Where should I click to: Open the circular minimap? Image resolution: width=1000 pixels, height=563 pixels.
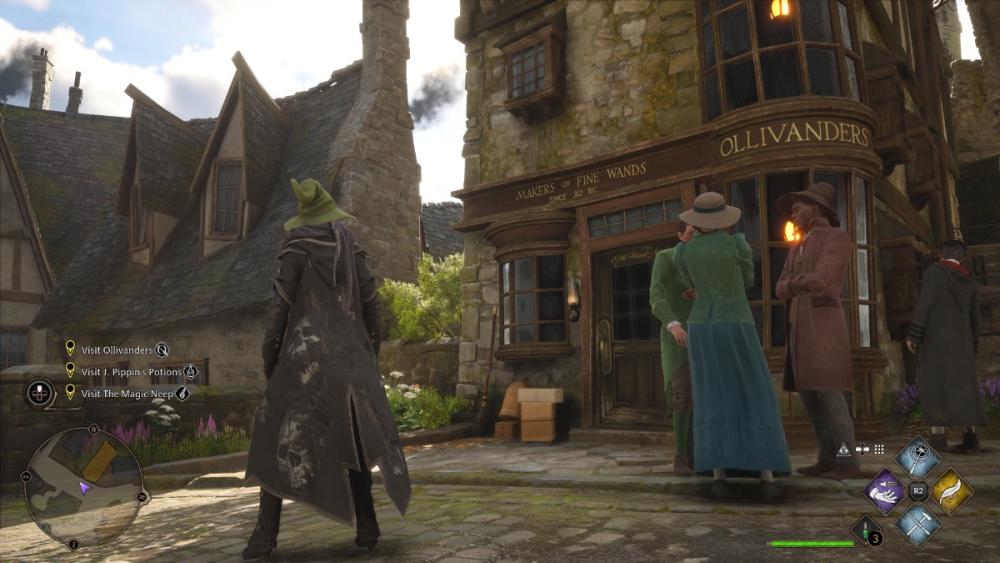[x=83, y=485]
